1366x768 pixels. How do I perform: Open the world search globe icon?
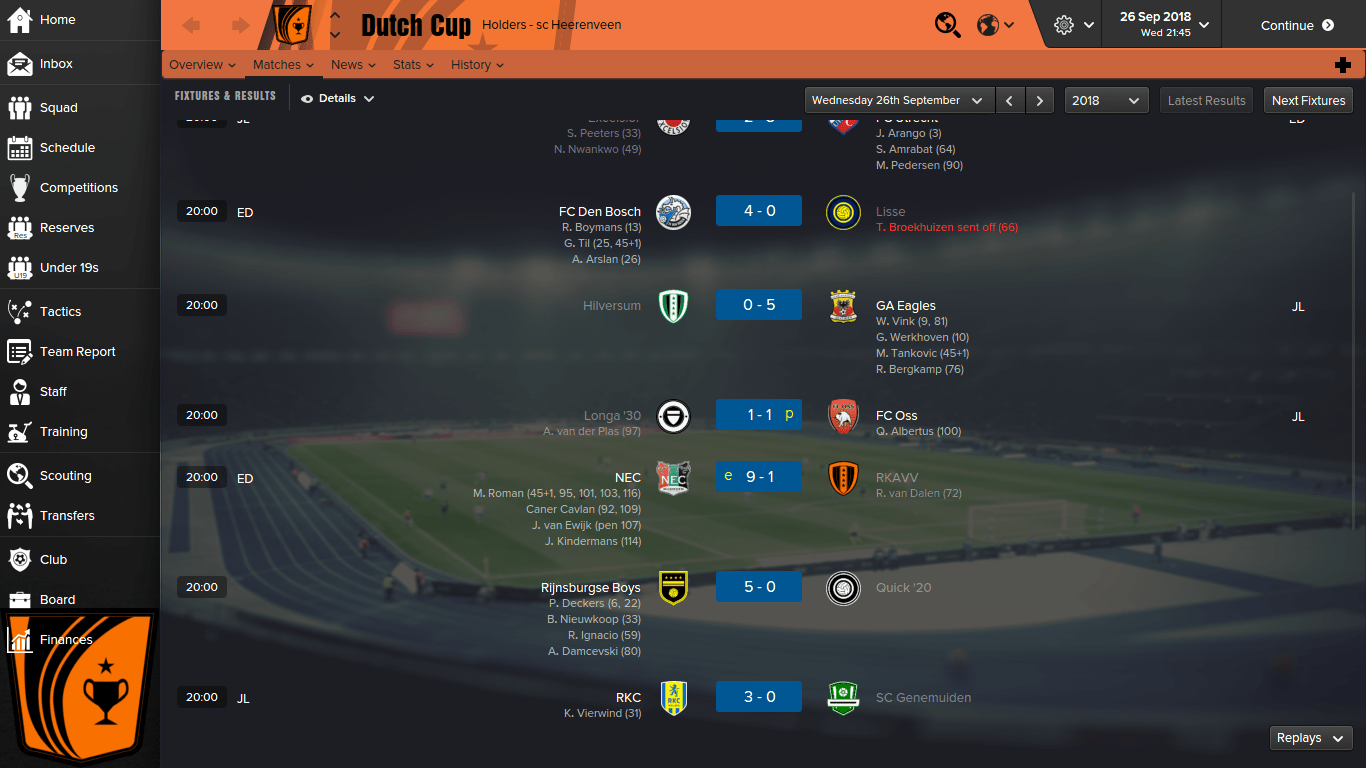[x=947, y=23]
